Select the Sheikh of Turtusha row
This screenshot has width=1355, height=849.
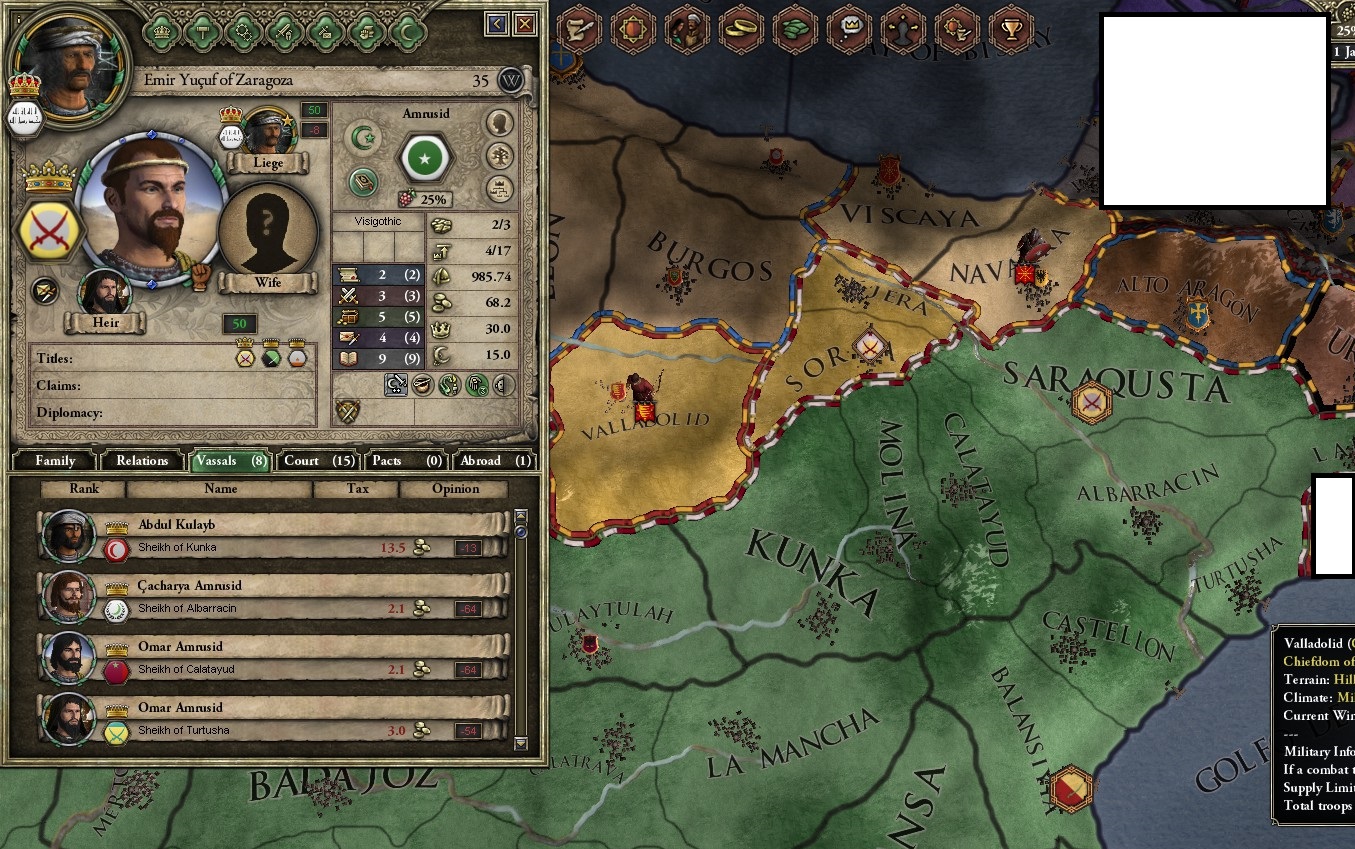point(270,719)
